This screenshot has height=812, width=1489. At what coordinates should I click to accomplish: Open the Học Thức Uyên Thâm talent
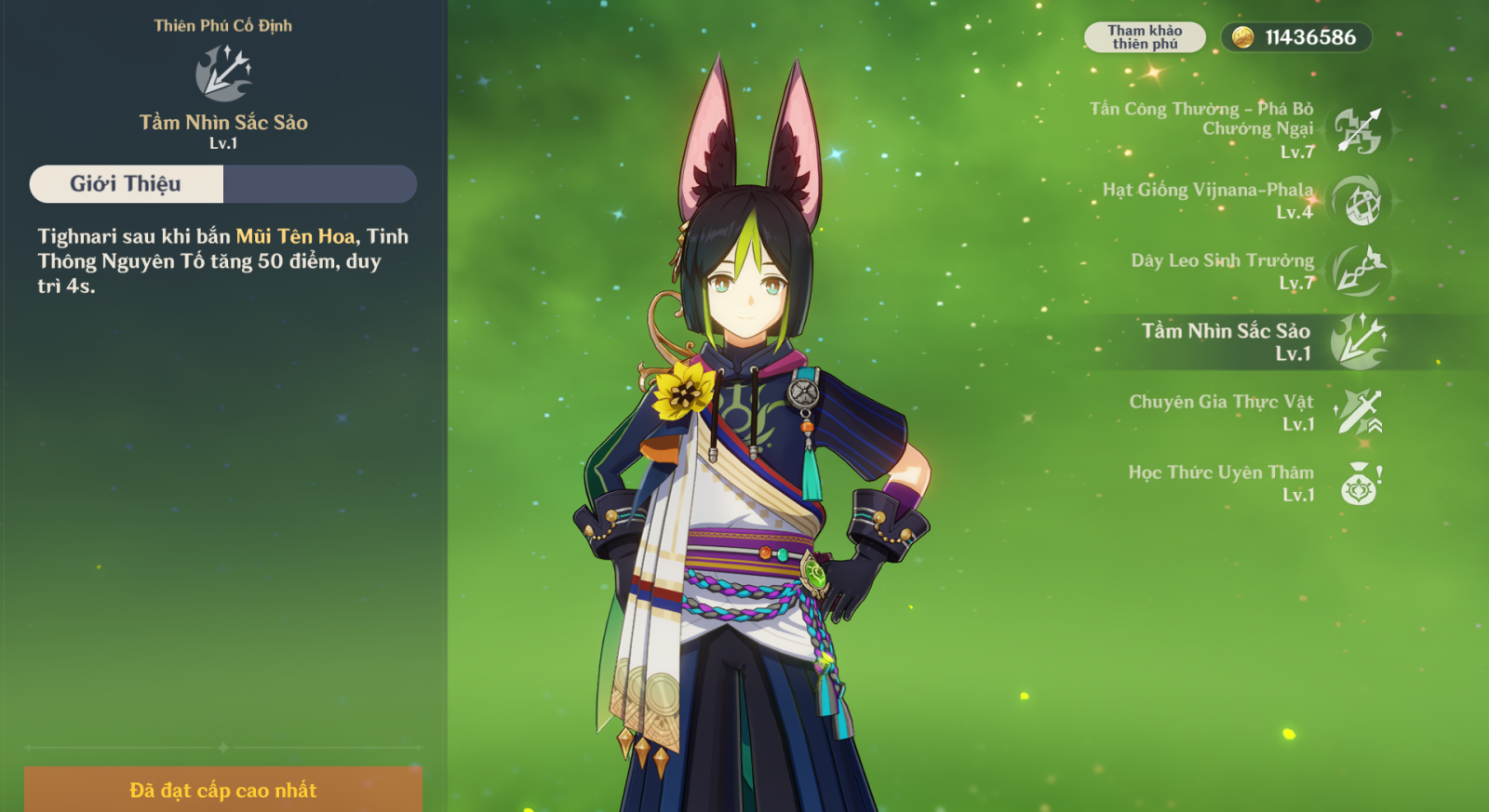coord(1358,484)
